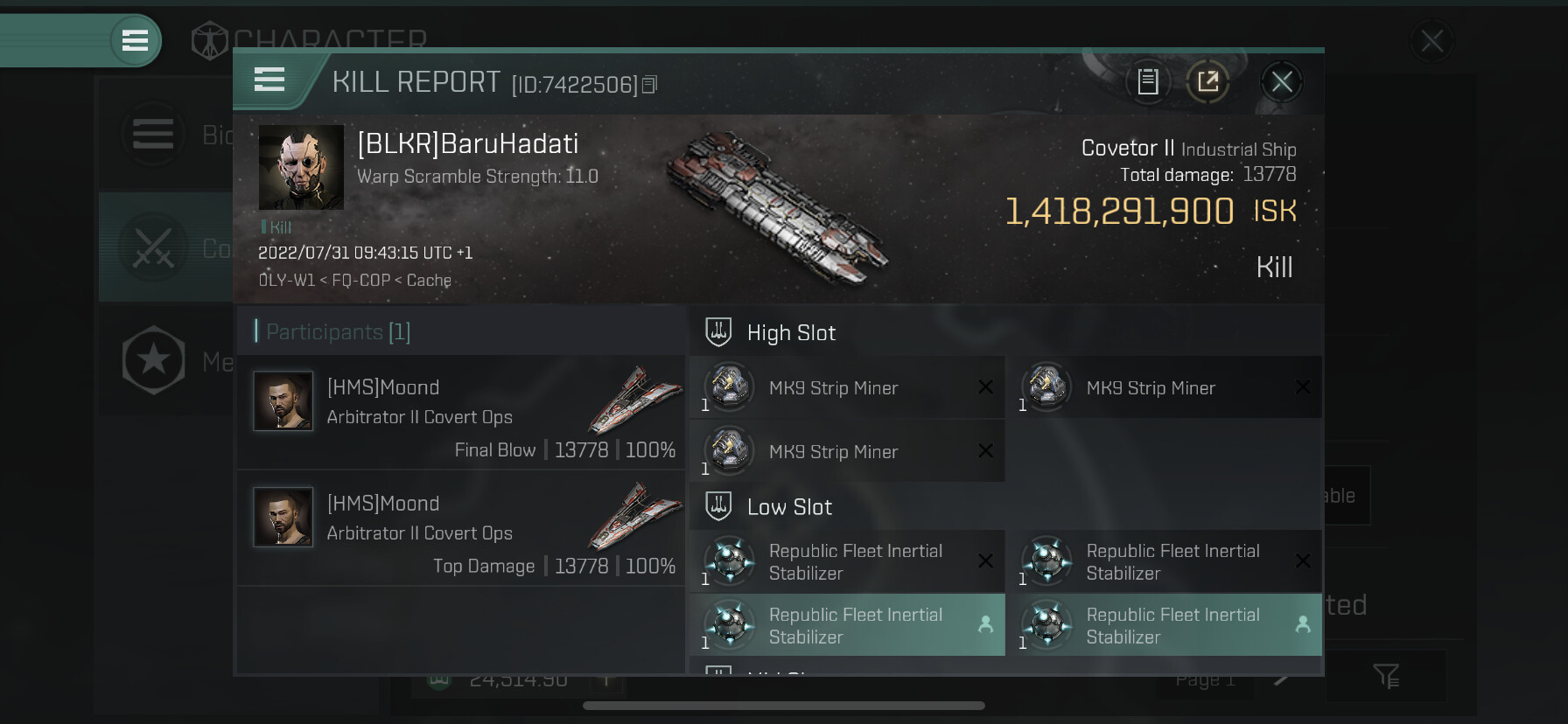Share the kill report externally
The height and width of the screenshot is (724, 1568).
pos(1208,82)
